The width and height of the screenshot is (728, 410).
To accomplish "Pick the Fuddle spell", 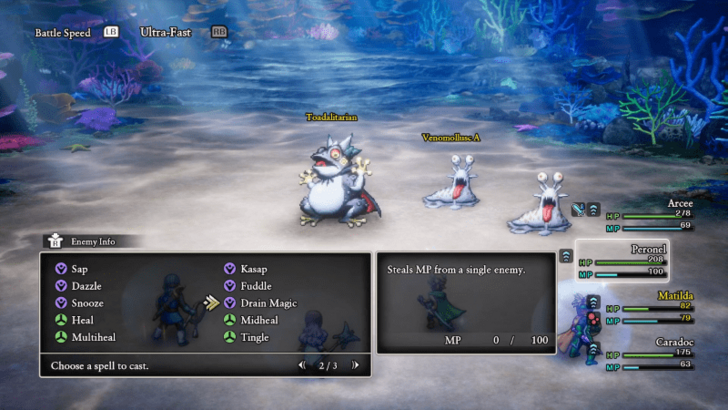I will coord(255,286).
